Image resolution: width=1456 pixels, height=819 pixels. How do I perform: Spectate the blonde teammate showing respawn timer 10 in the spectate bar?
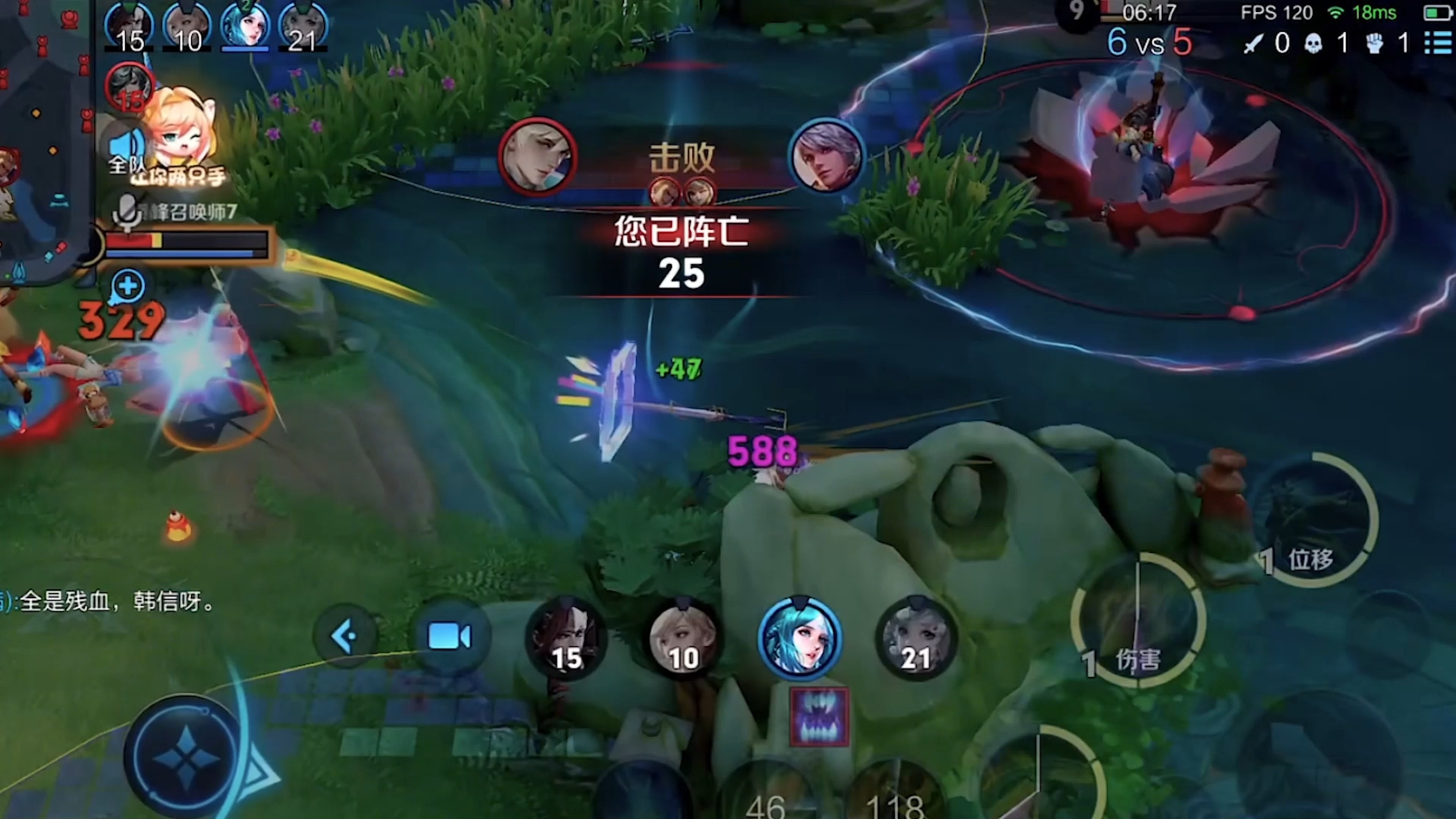coord(683,639)
